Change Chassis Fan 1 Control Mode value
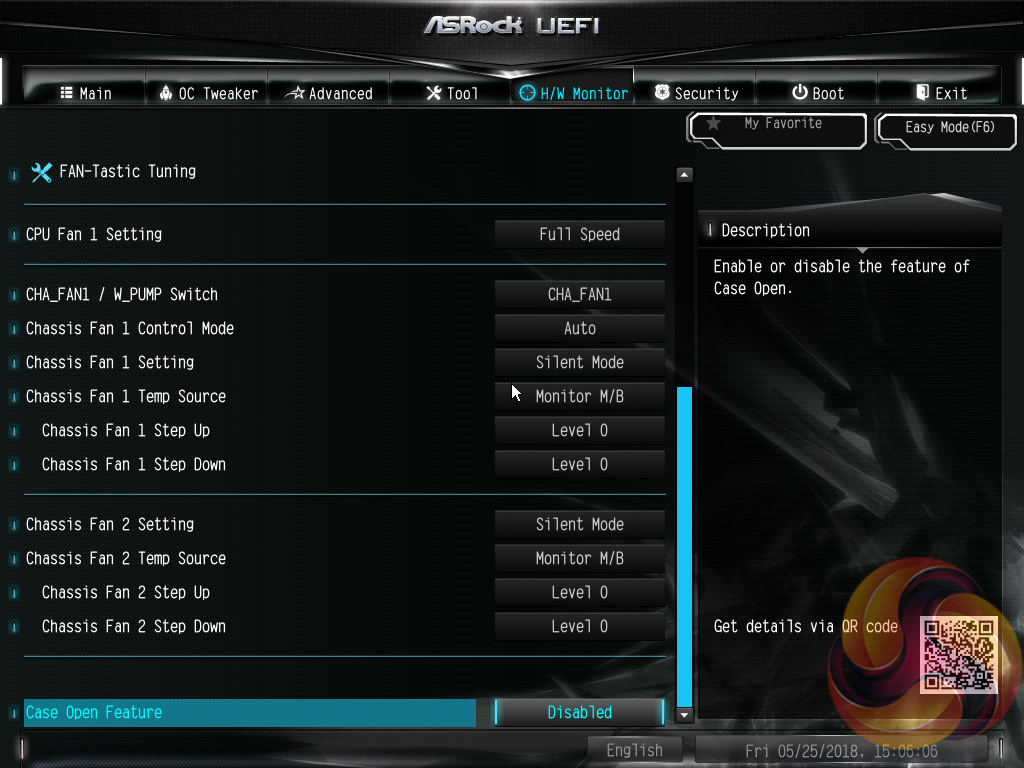The width and height of the screenshot is (1024, 768). coord(579,328)
